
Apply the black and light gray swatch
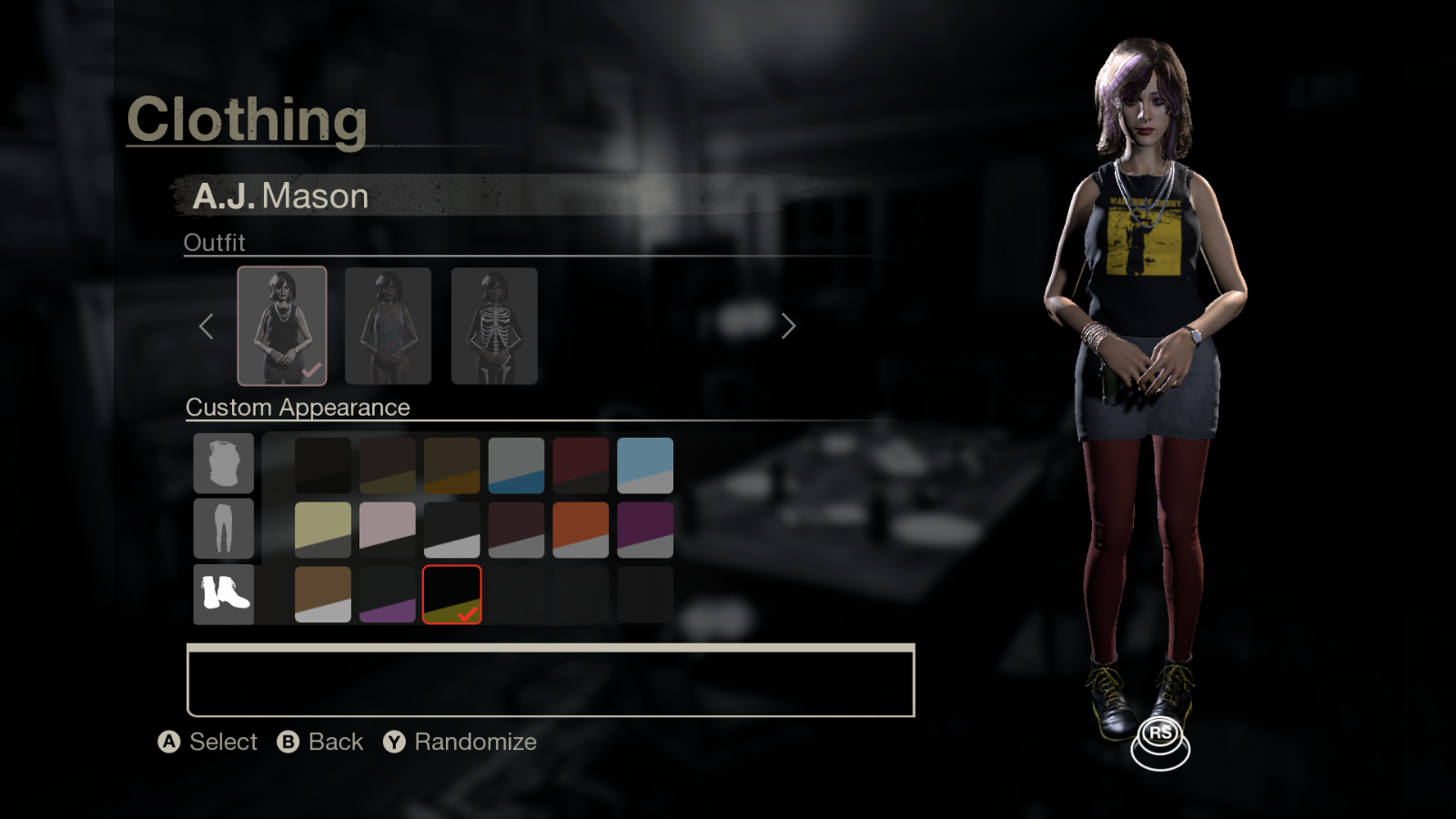coord(451,530)
